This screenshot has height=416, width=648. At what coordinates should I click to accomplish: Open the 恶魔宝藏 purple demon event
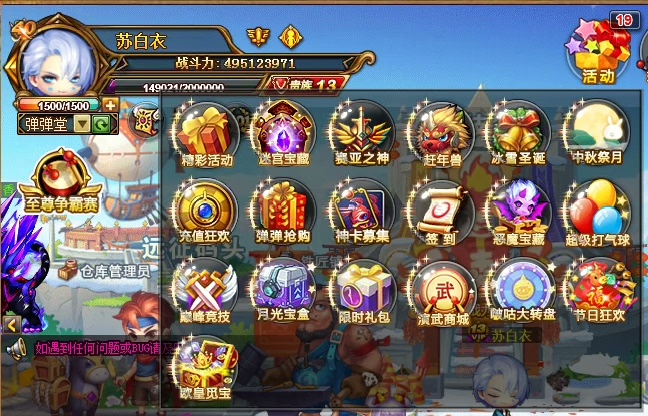pos(518,210)
